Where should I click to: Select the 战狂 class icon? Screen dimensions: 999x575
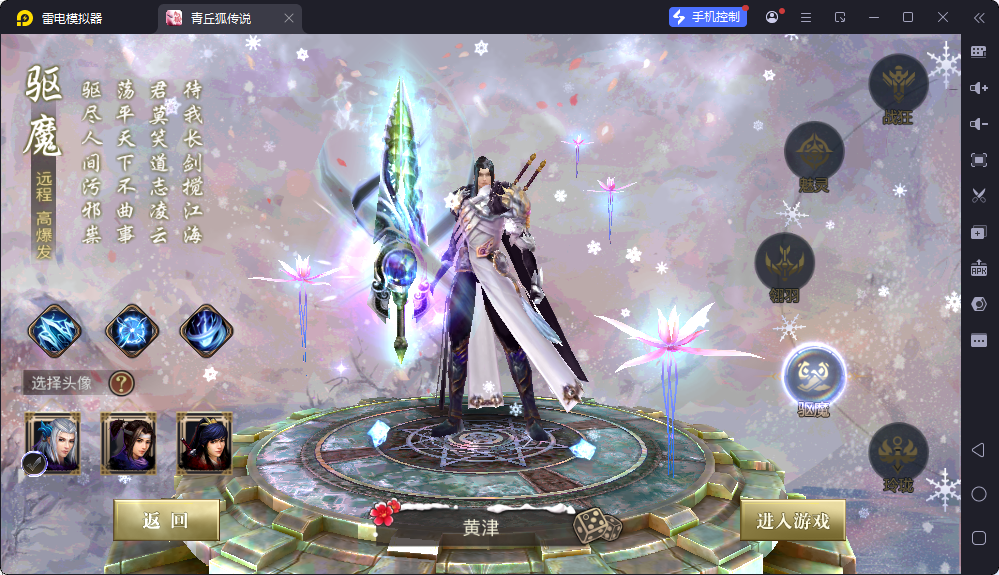point(898,84)
